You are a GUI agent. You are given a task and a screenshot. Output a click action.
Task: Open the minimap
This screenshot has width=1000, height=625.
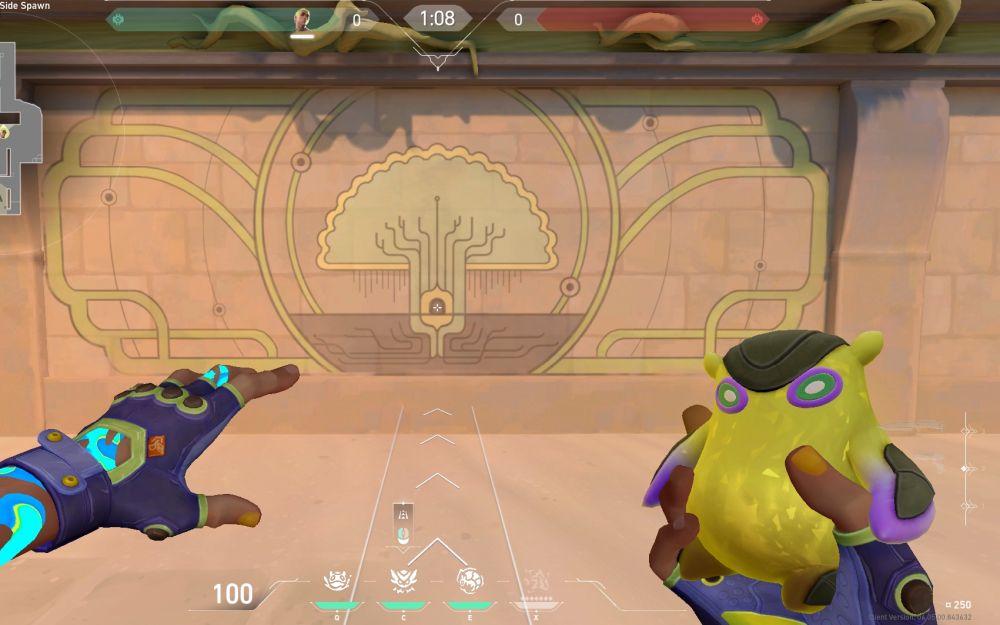tap(18, 130)
